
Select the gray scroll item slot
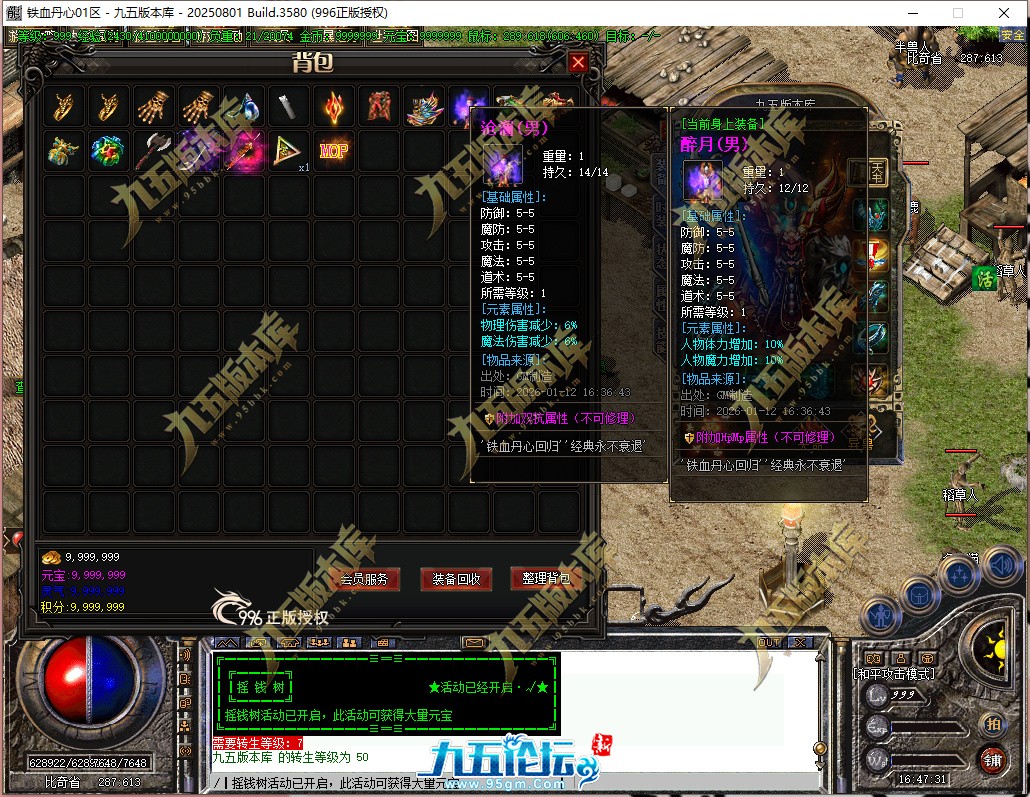point(289,105)
